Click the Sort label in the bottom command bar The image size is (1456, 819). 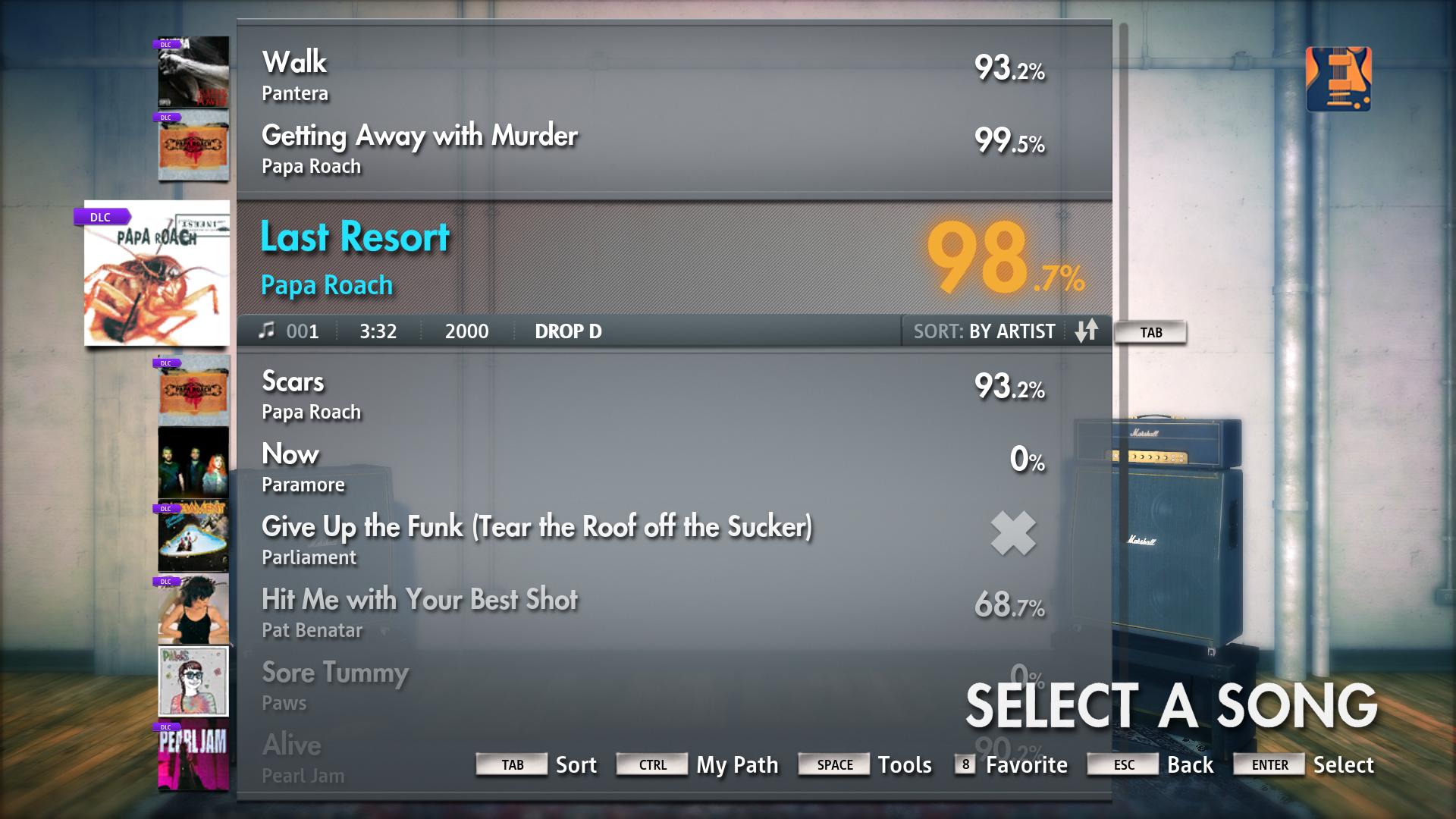point(576,765)
